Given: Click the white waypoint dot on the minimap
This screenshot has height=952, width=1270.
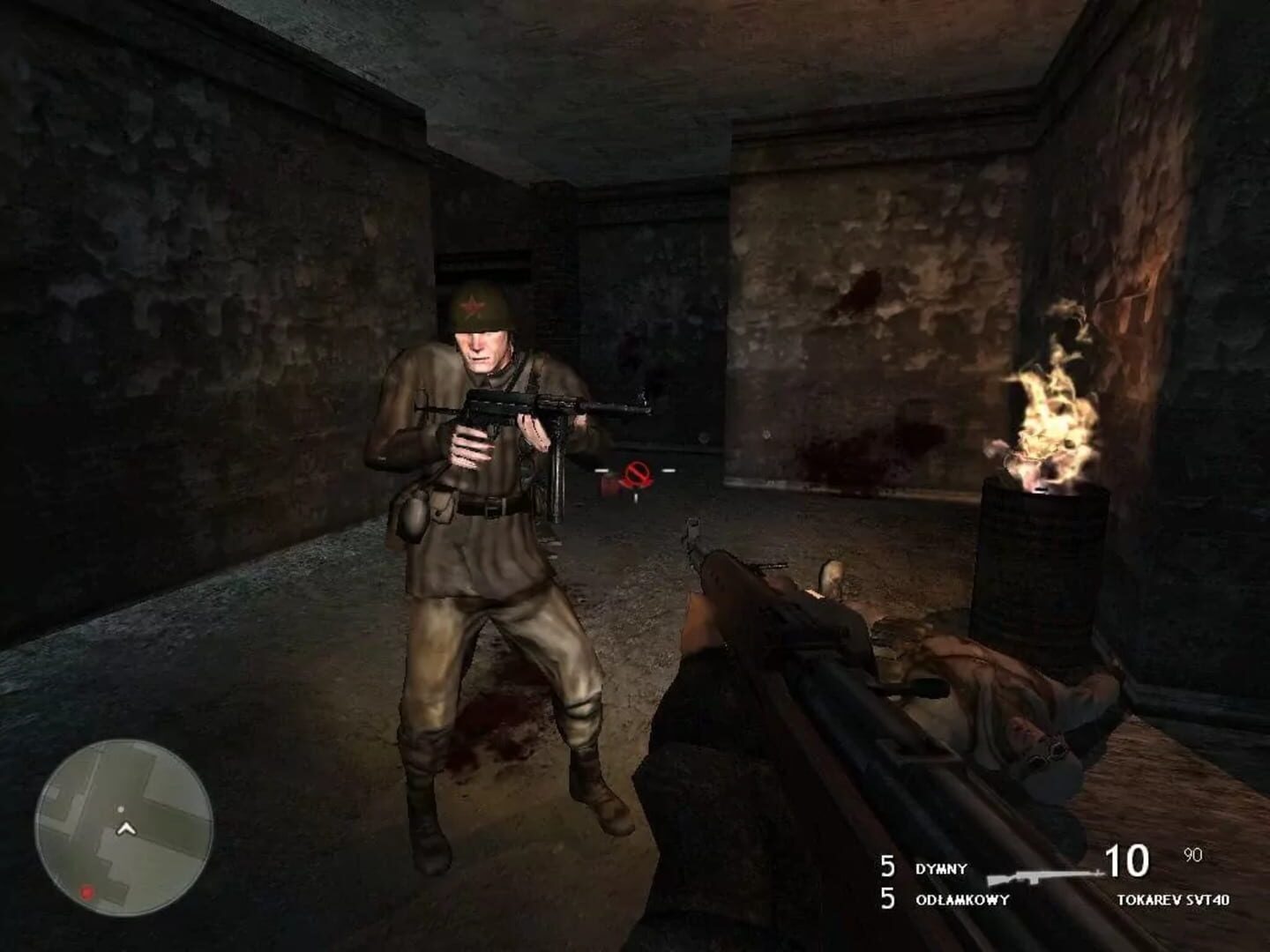Looking at the screenshot, I should tap(121, 809).
